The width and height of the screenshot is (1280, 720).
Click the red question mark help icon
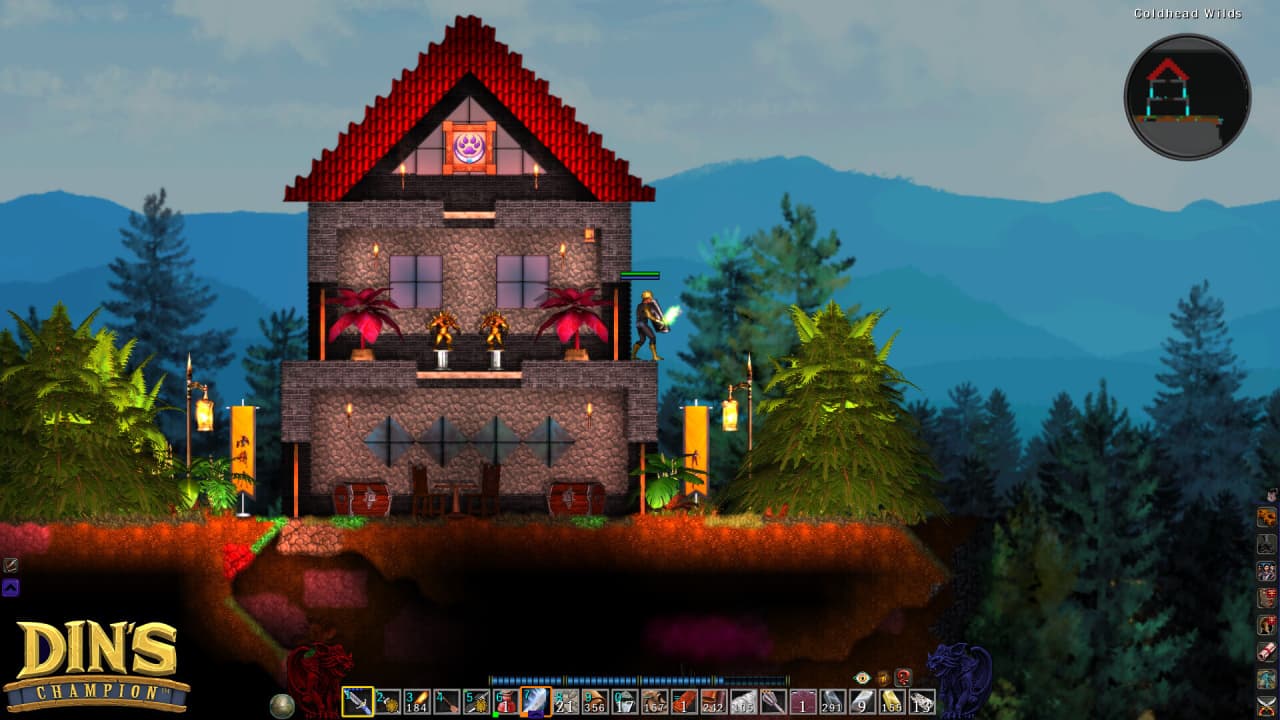point(903,677)
